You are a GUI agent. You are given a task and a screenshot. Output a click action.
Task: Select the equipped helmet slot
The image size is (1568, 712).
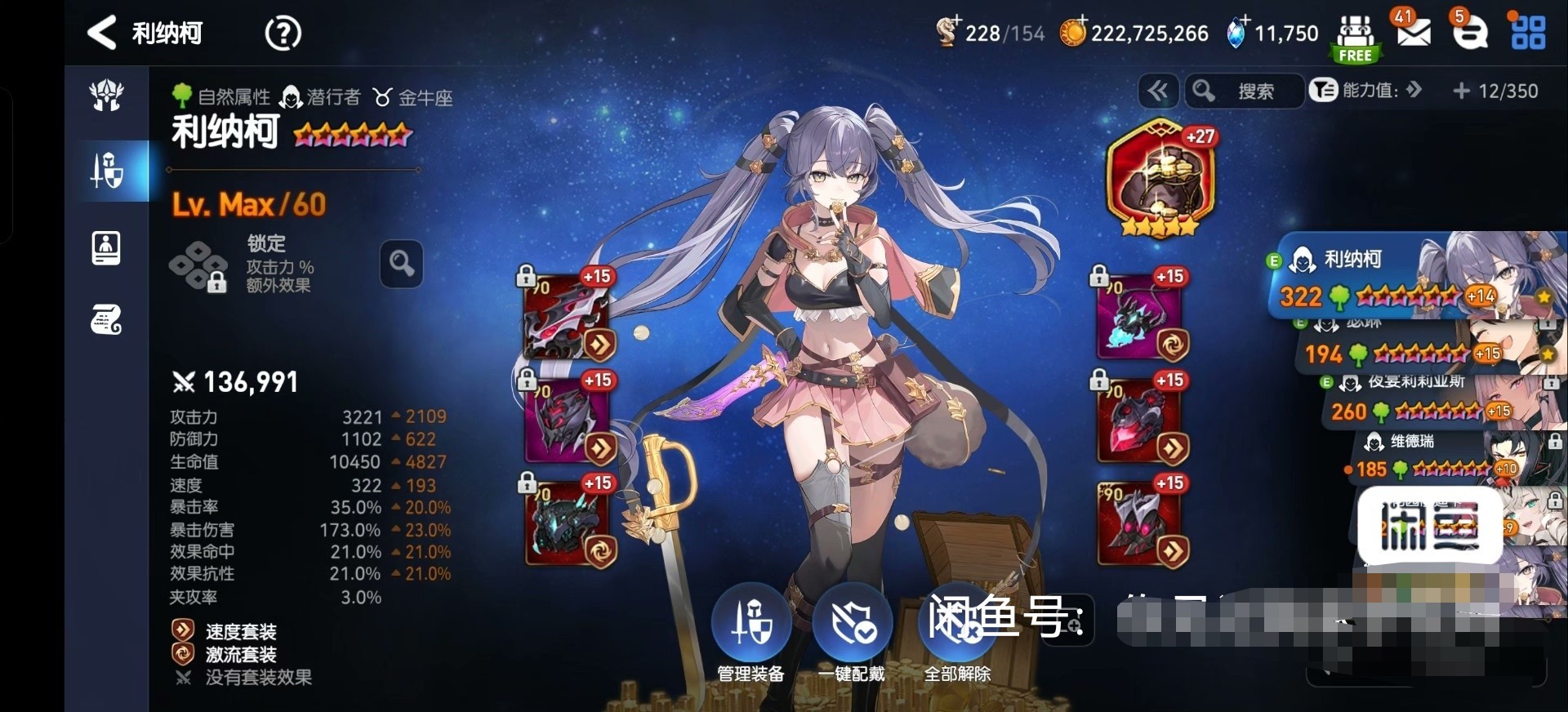click(567, 421)
